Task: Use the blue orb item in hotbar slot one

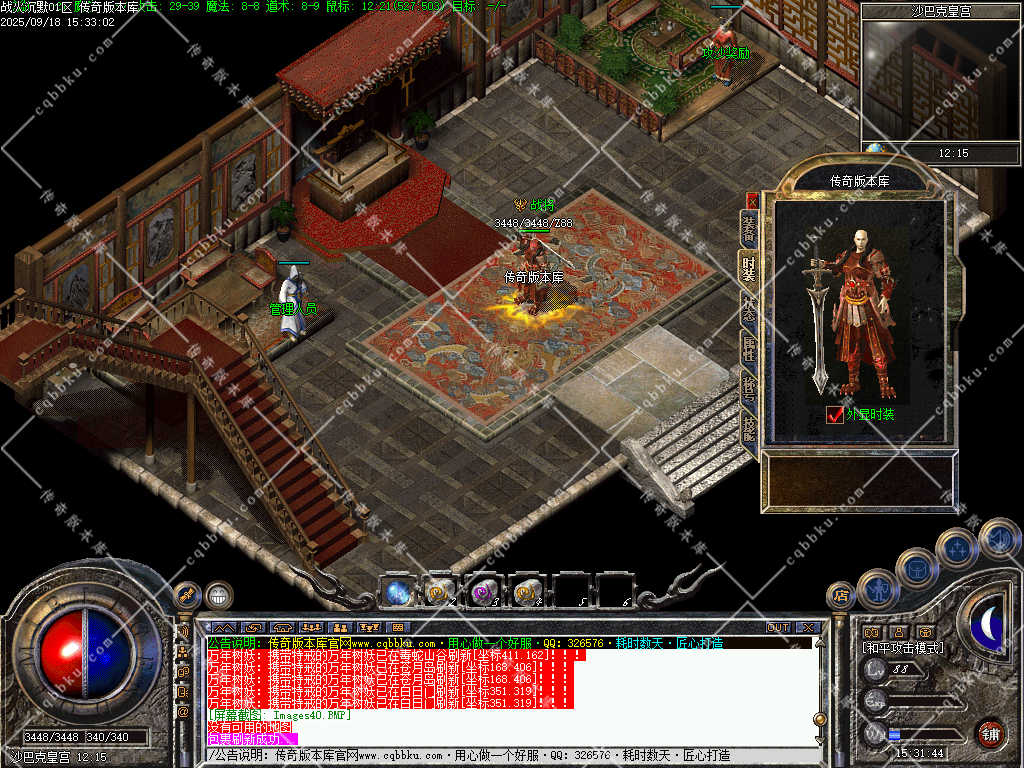Action: tap(397, 592)
